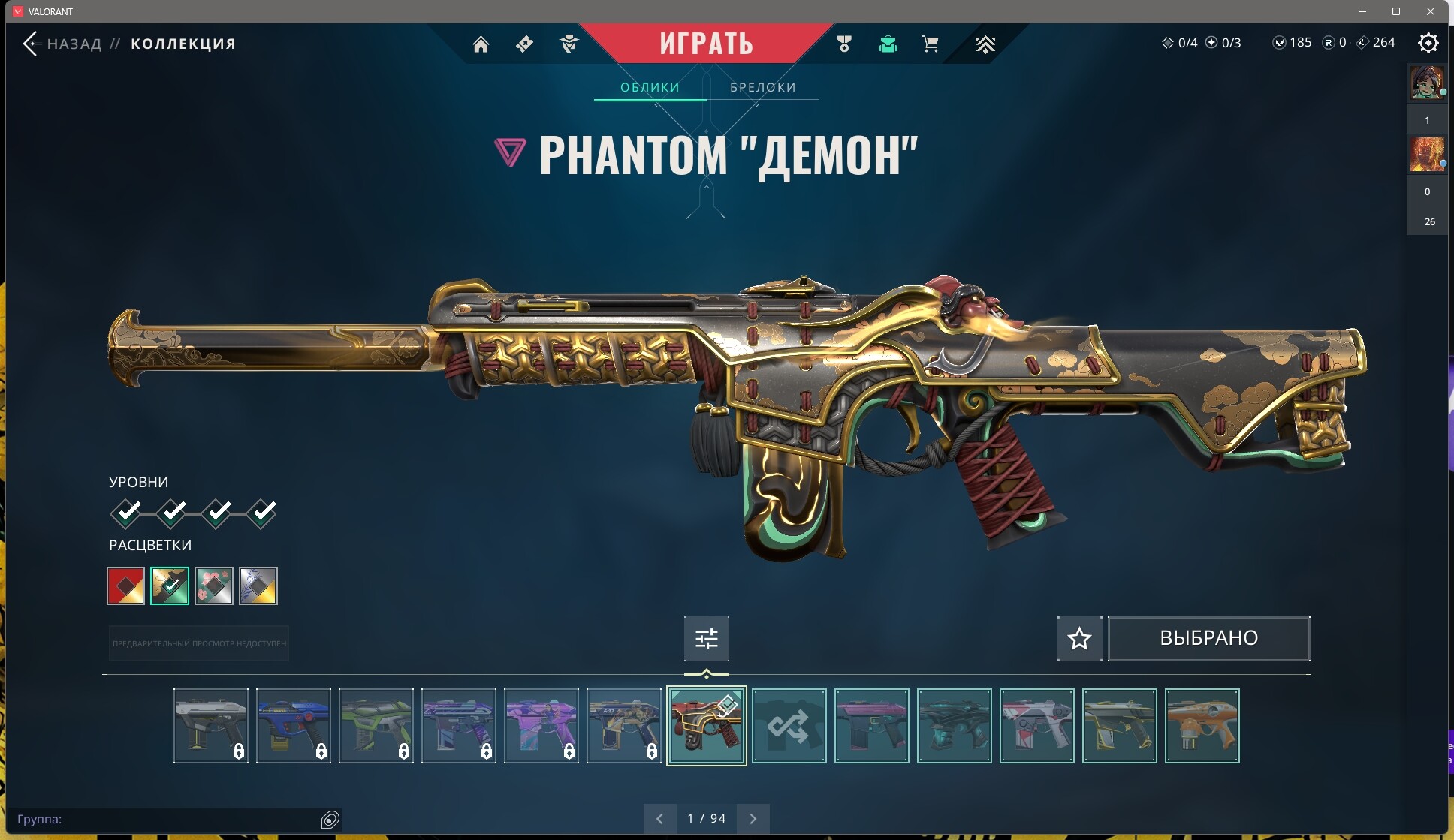Go to the next page of skins
The width and height of the screenshot is (1454, 840).
753,819
